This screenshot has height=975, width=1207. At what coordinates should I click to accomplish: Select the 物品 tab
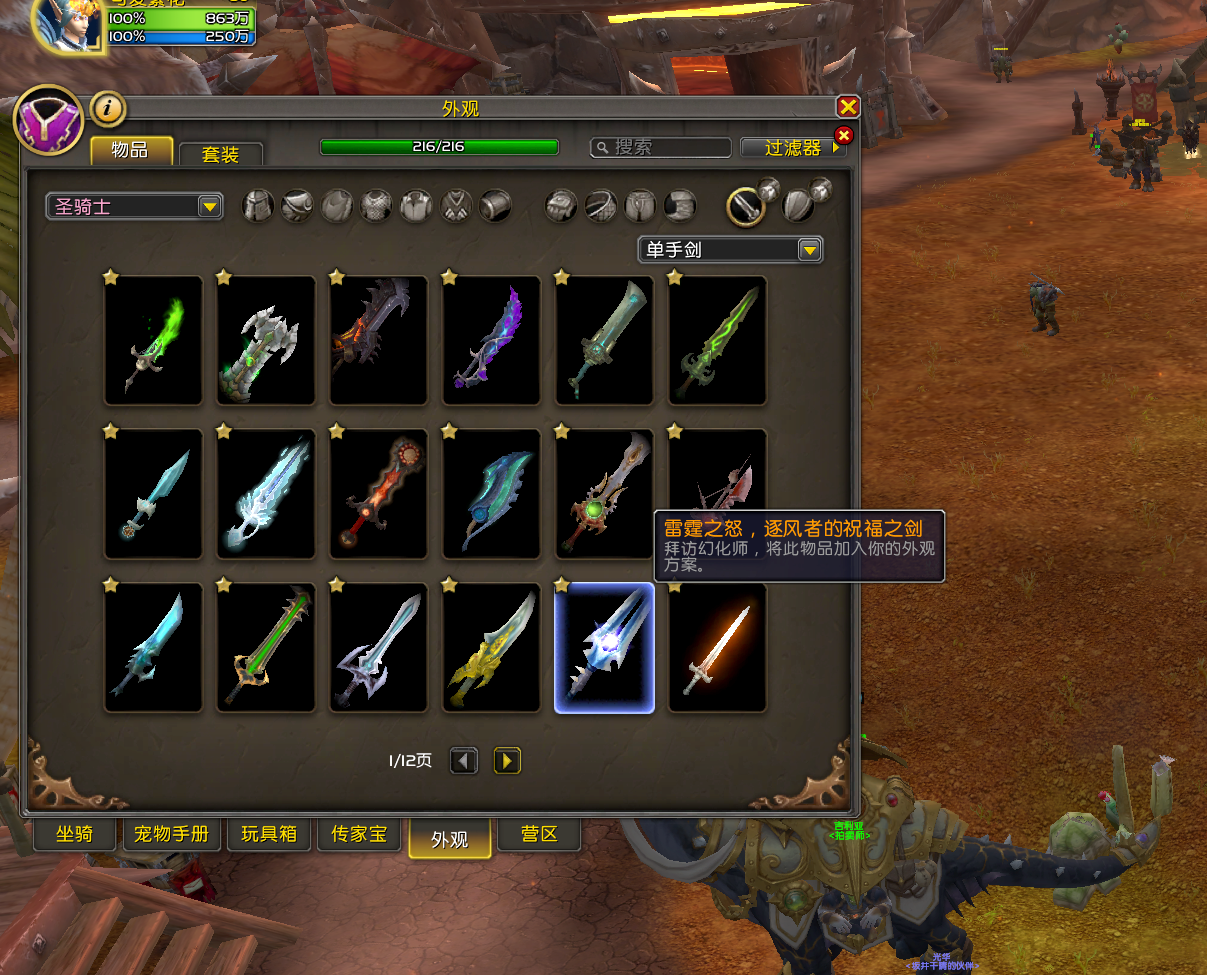[x=131, y=150]
